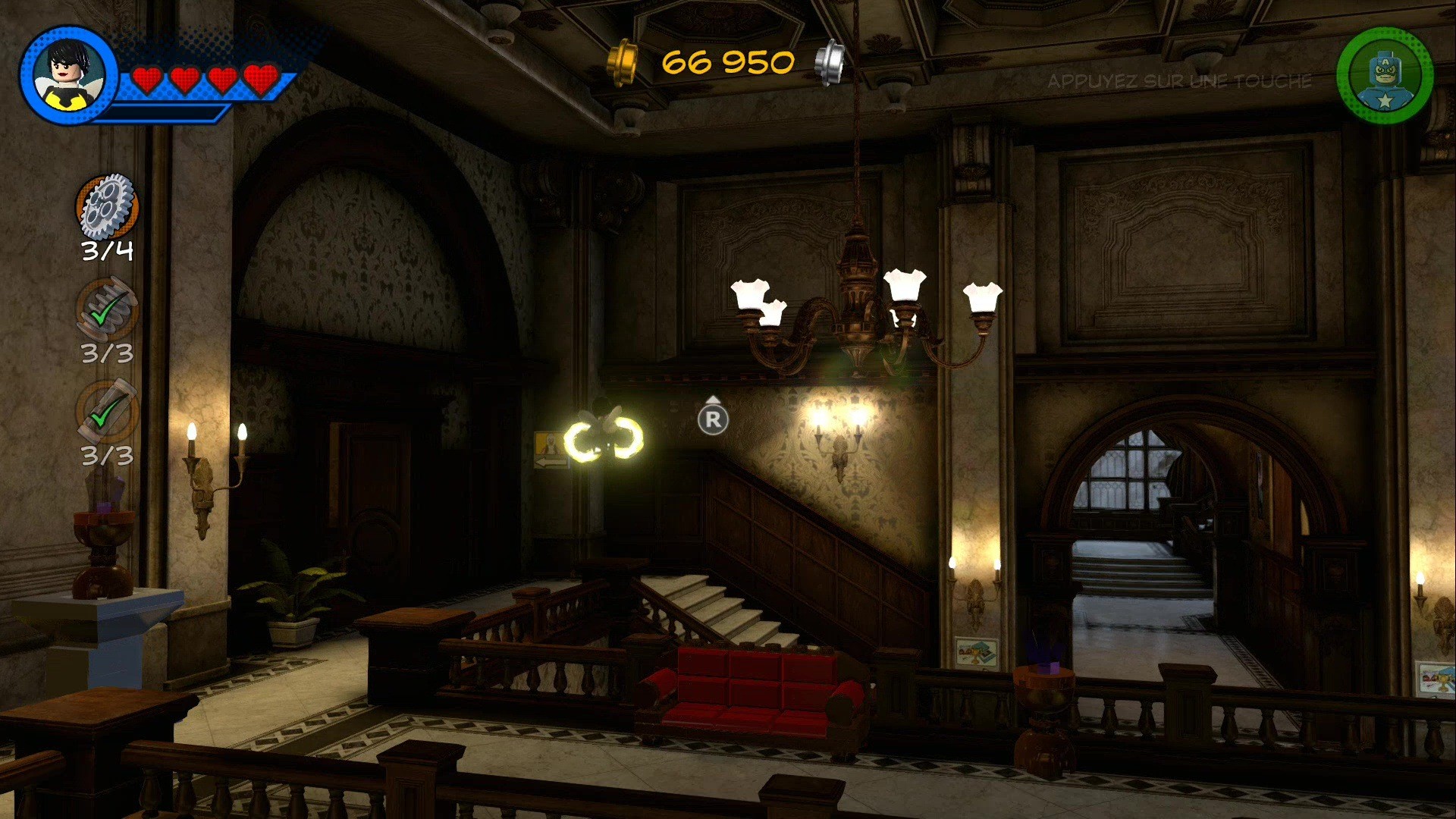Click the gold stud counter icon

pyautogui.click(x=623, y=62)
